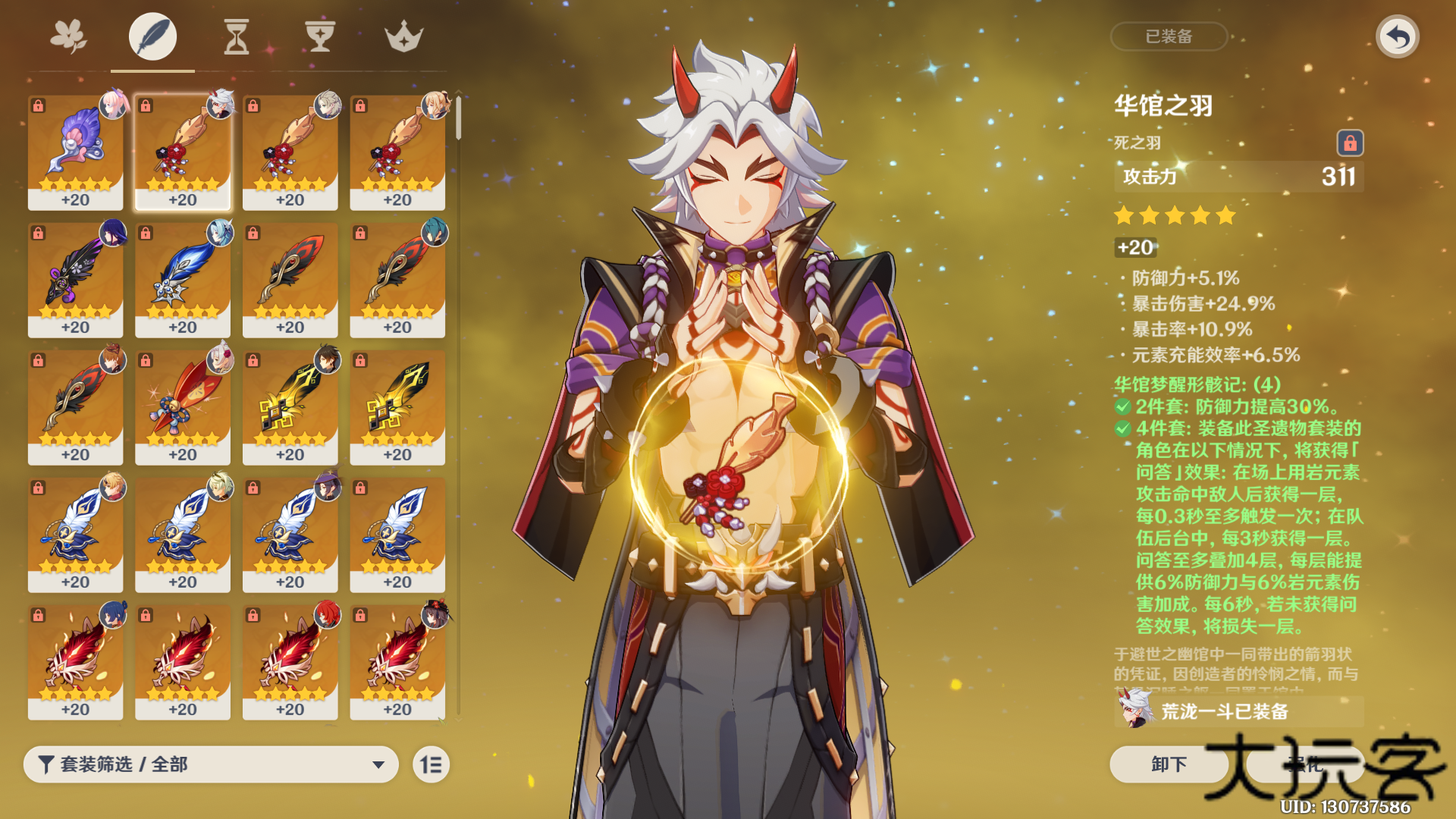Pick the red fan-shaped plume artifact
The image size is (1456, 819).
pos(182,406)
